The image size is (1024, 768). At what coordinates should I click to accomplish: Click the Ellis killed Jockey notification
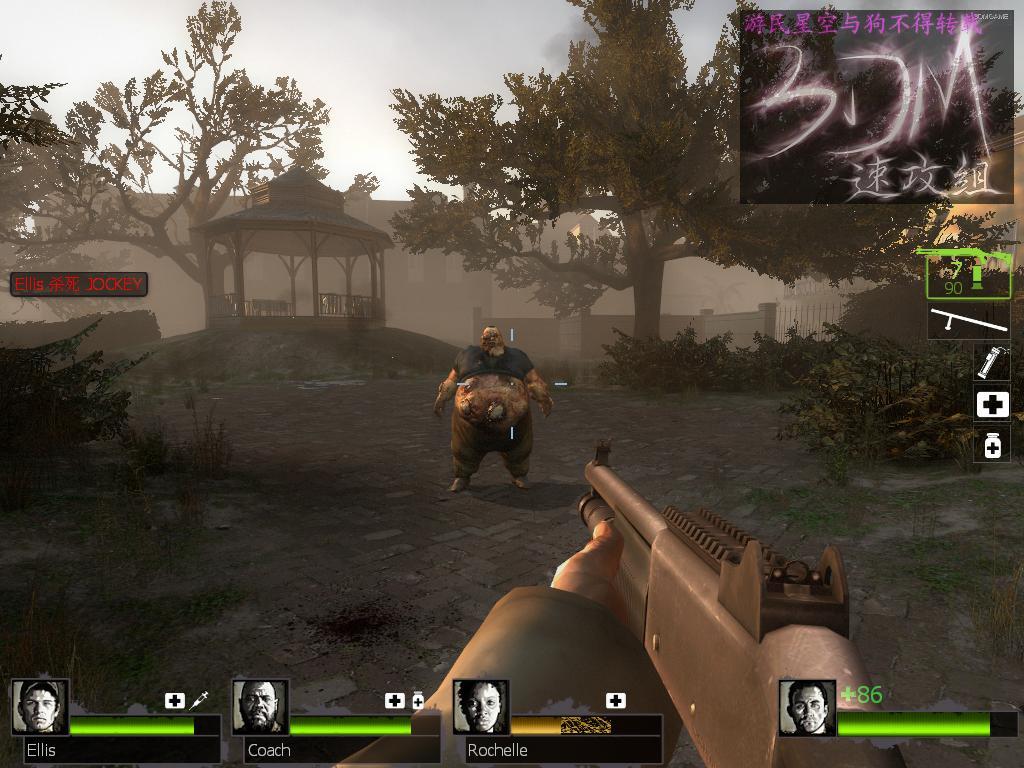click(79, 284)
